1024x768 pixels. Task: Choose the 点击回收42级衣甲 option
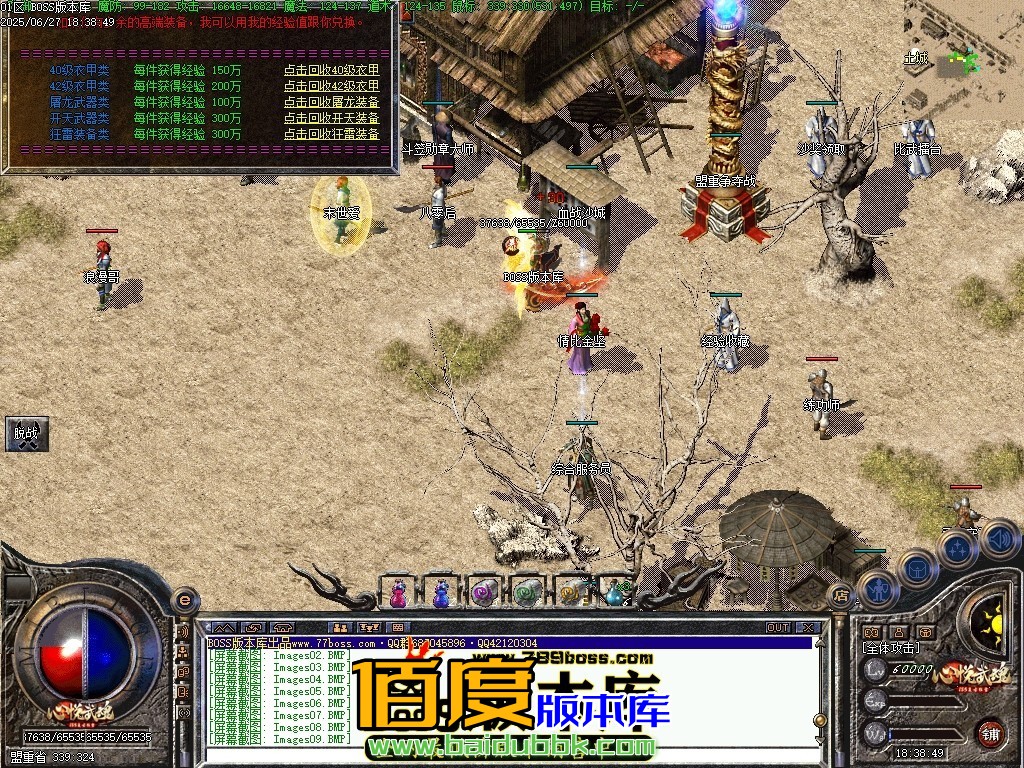(331, 86)
